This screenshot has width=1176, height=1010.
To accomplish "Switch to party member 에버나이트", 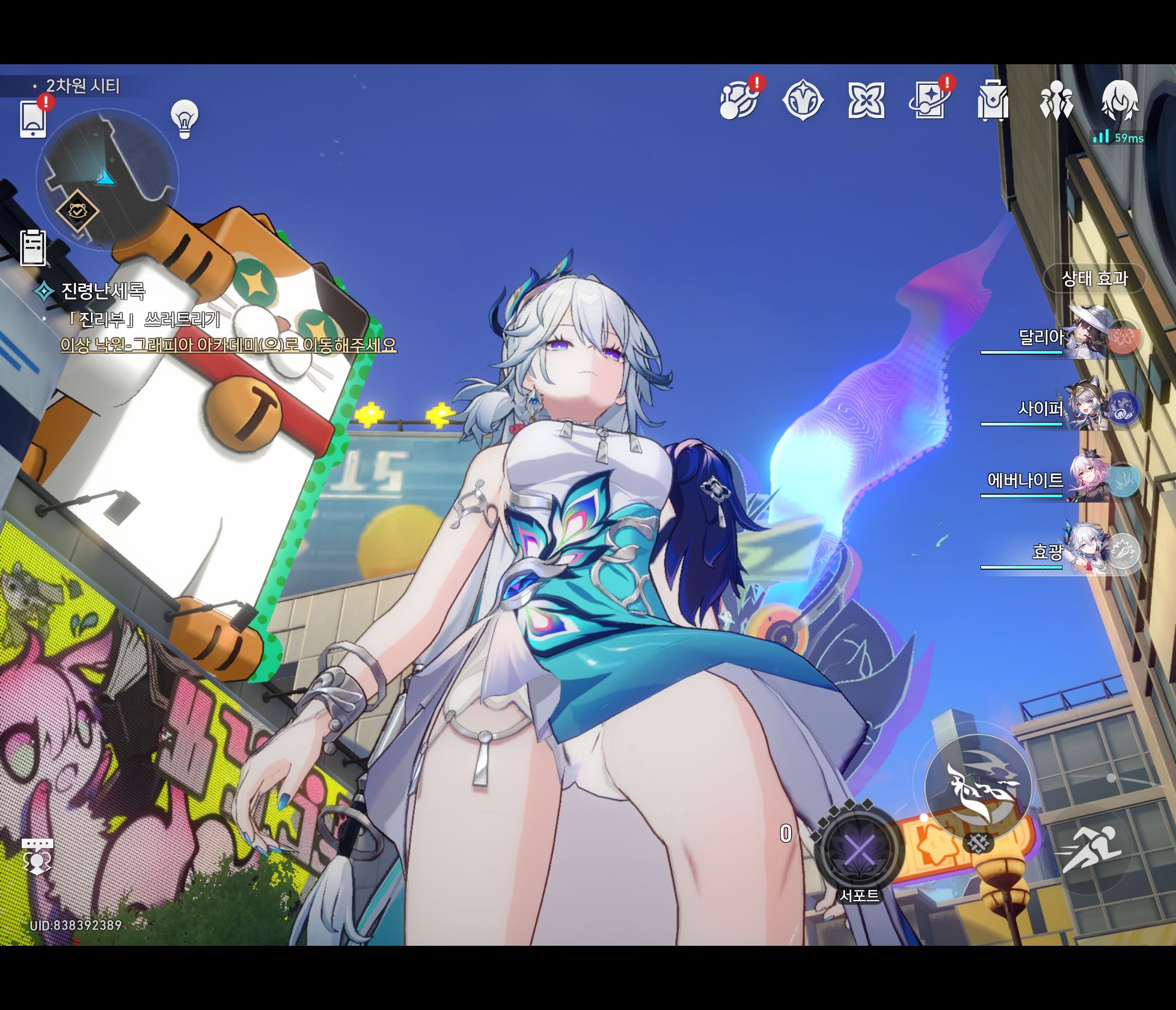I will (1087, 479).
